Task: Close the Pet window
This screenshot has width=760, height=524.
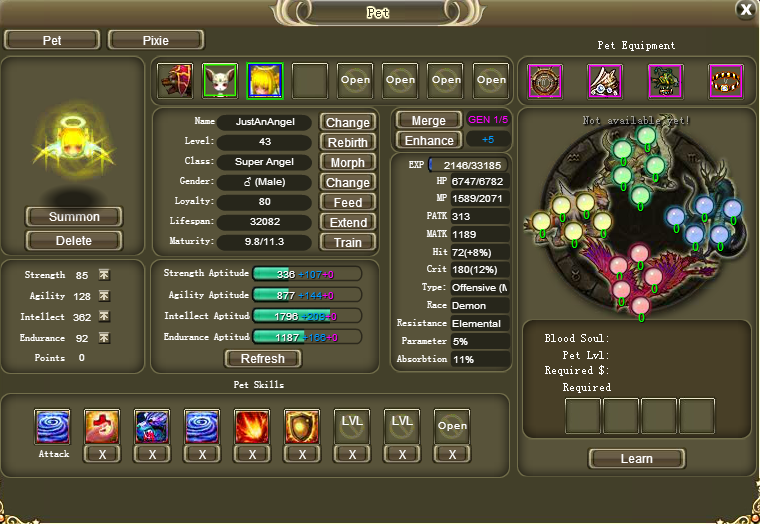Action: tap(745, 10)
